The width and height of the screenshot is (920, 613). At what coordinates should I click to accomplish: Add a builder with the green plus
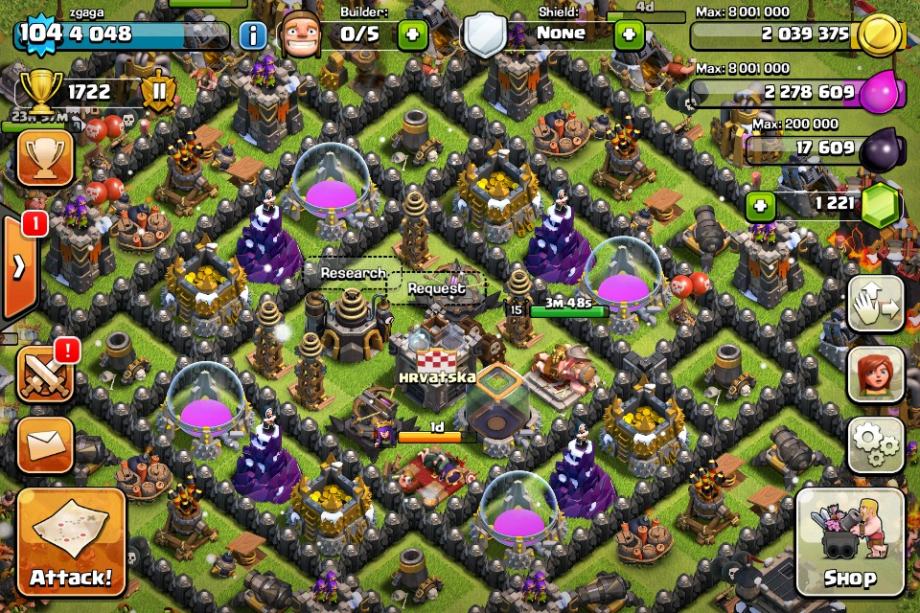[412, 35]
